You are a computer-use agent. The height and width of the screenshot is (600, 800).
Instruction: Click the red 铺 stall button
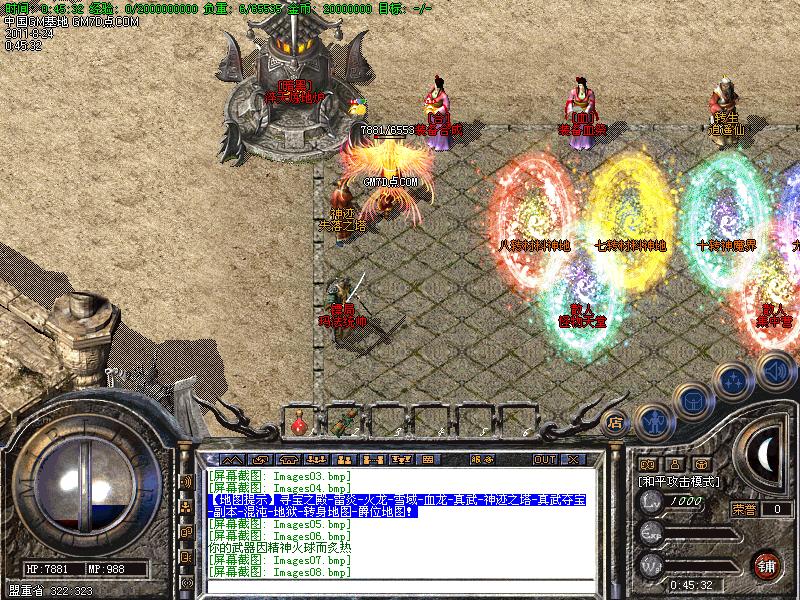767,563
